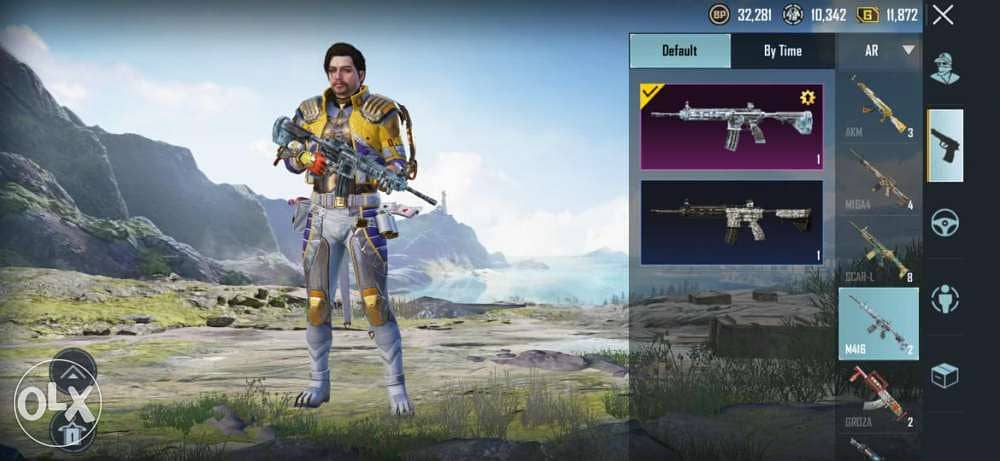Select the equipped glacier M416 skin
The image size is (1000, 461).
(732, 126)
